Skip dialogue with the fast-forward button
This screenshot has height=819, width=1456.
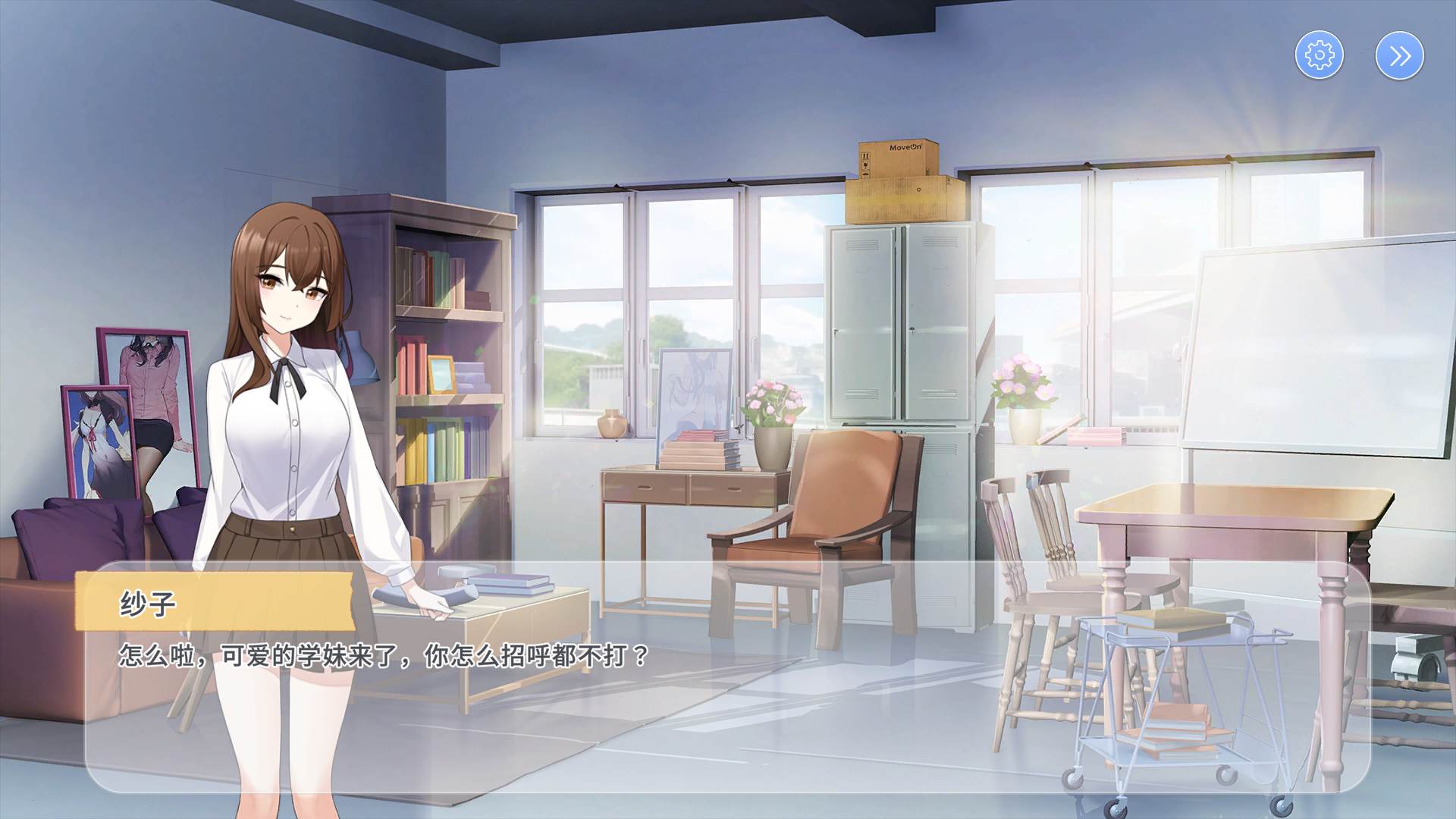tap(1400, 55)
